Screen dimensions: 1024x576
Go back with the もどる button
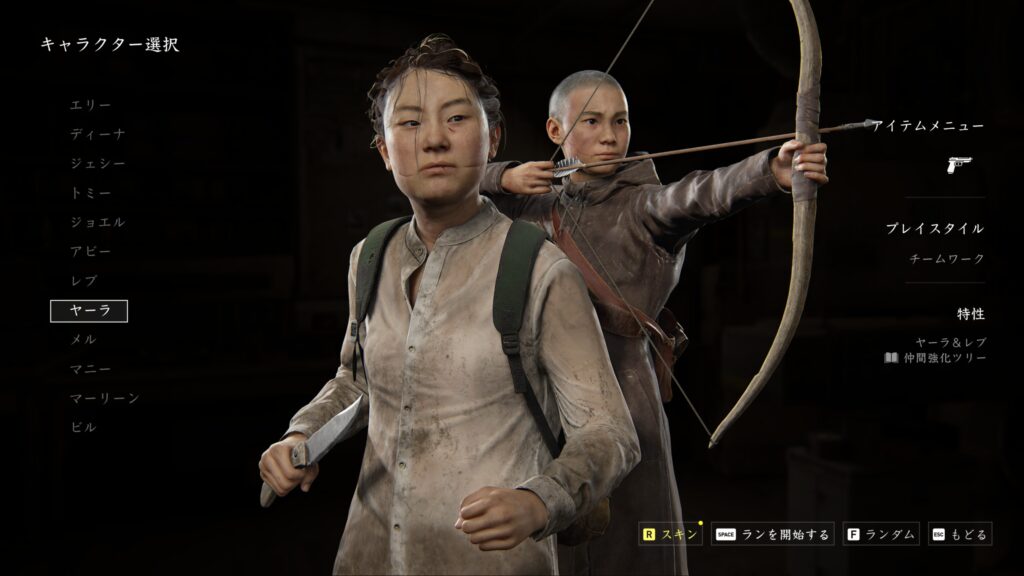(960, 535)
